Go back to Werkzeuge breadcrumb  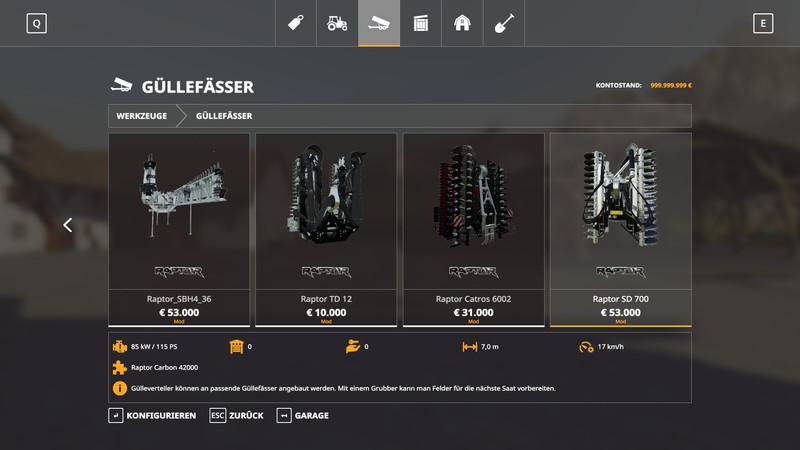pos(141,116)
